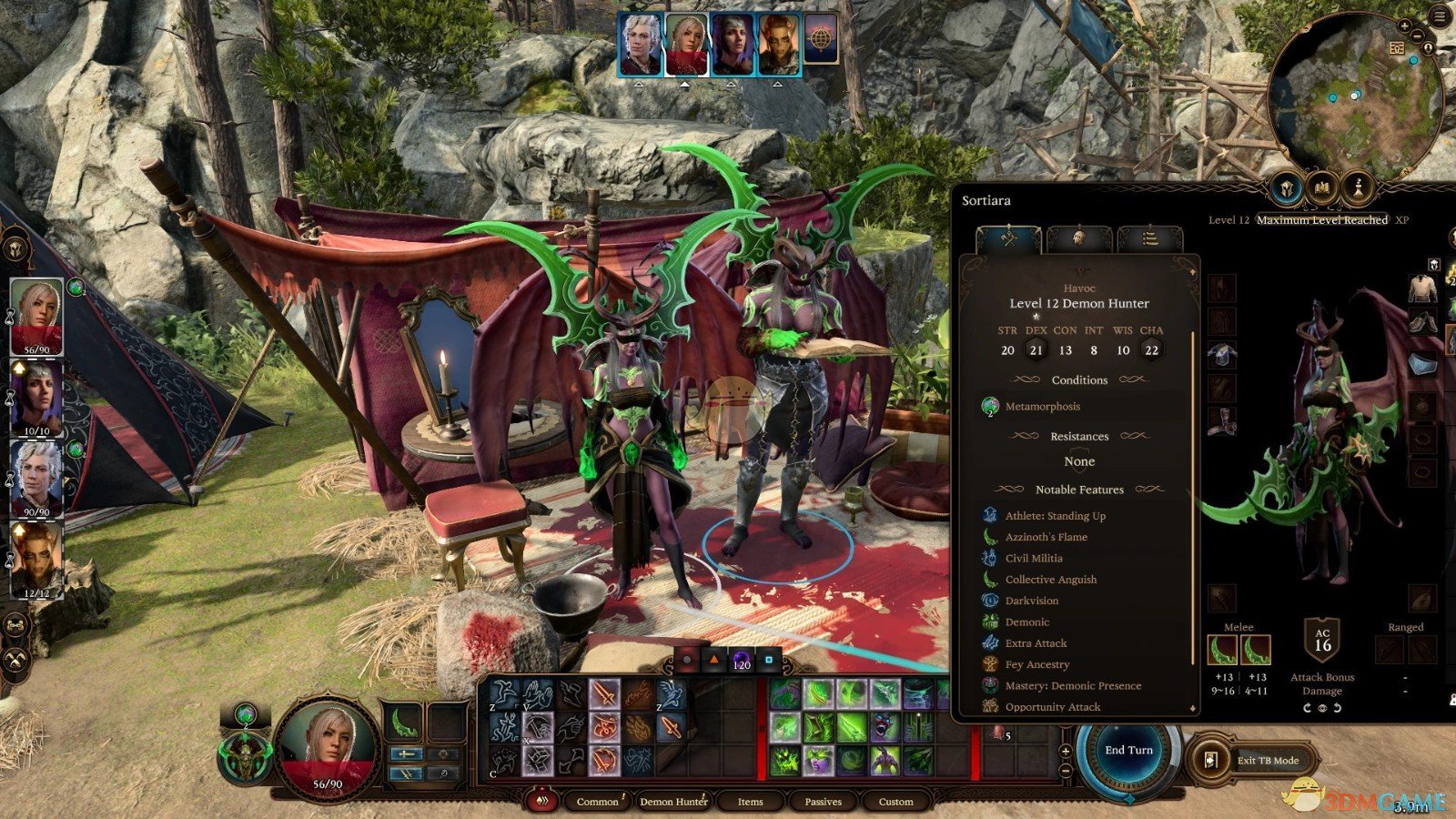
Task: Open the list-icon character sheet tab
Action: point(1149,239)
